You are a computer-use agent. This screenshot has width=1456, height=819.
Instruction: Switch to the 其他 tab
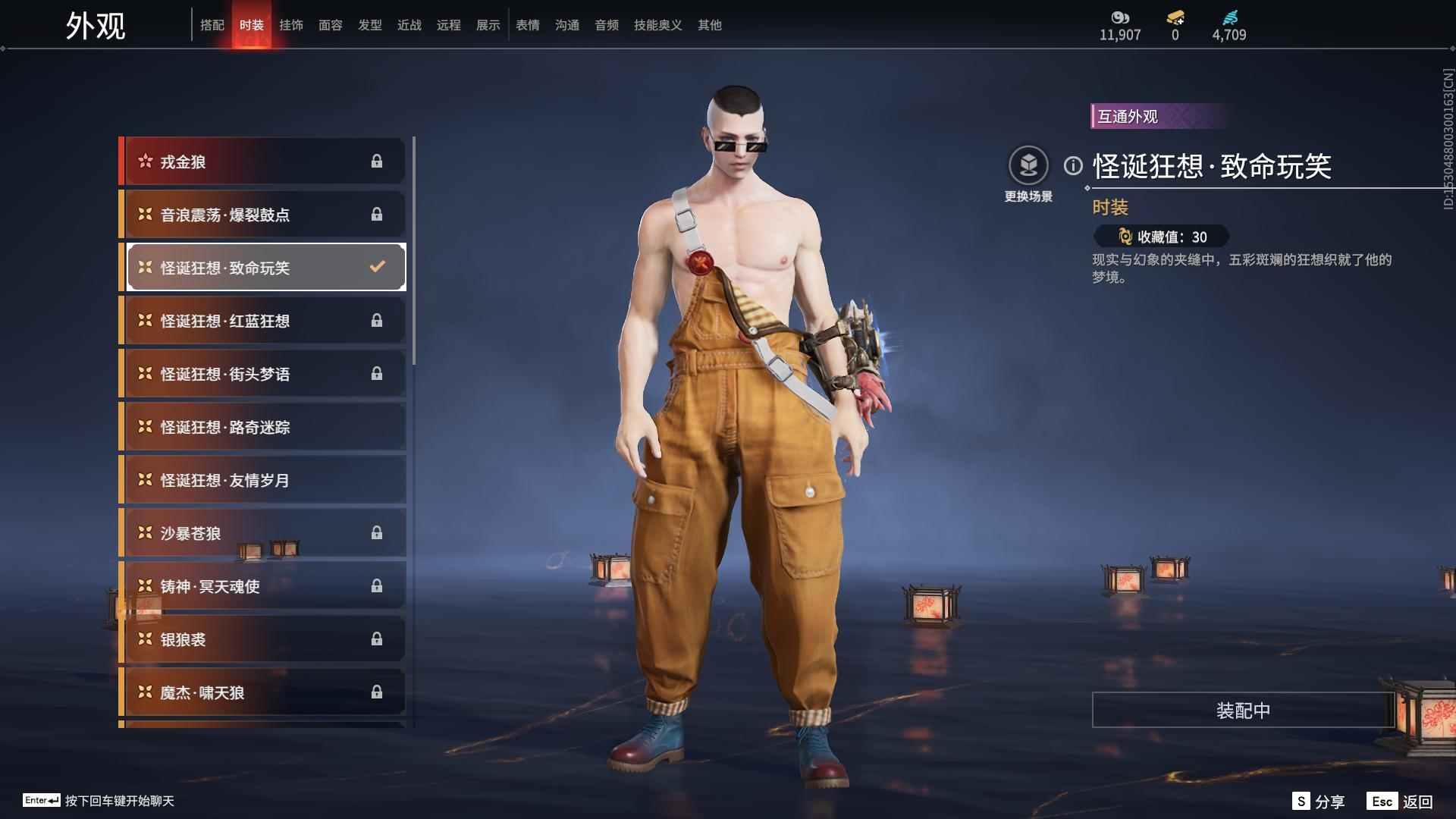coord(710,25)
